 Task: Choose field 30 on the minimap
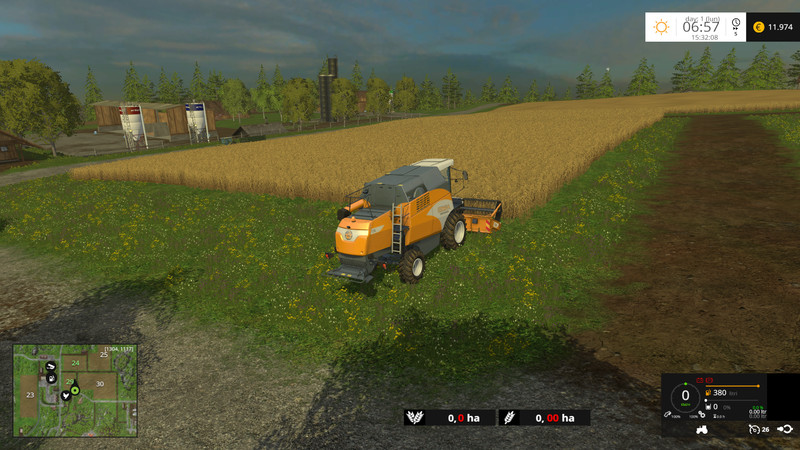pyautogui.click(x=100, y=383)
